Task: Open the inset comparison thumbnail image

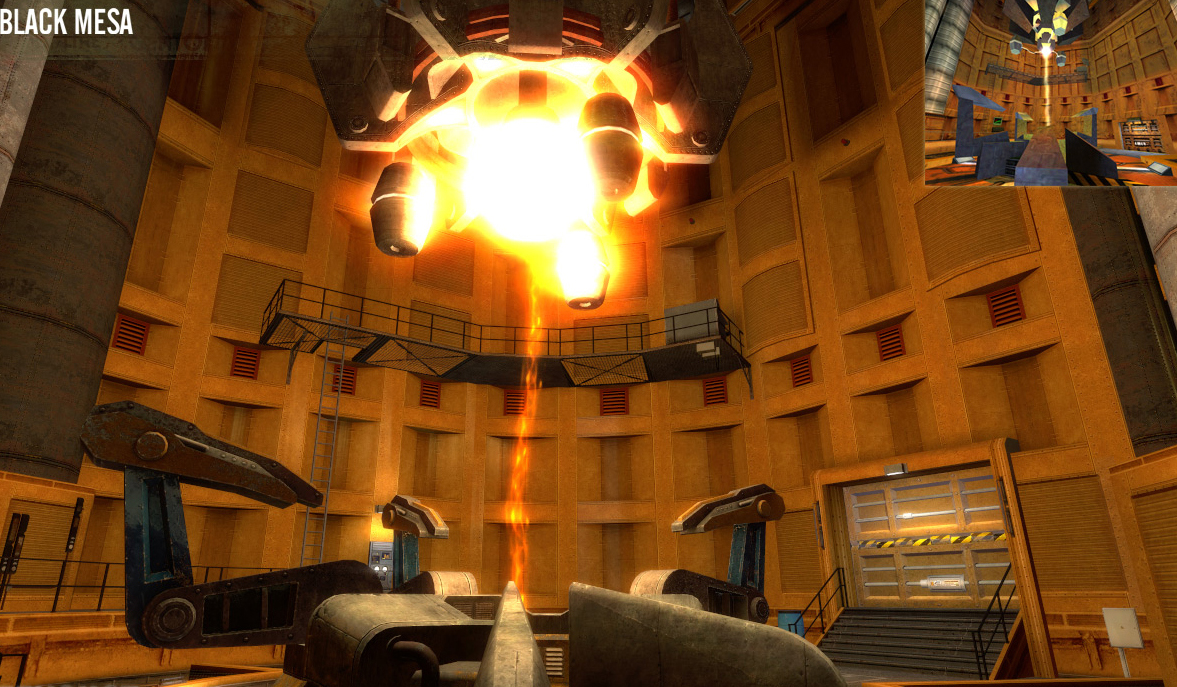Action: click(1049, 93)
